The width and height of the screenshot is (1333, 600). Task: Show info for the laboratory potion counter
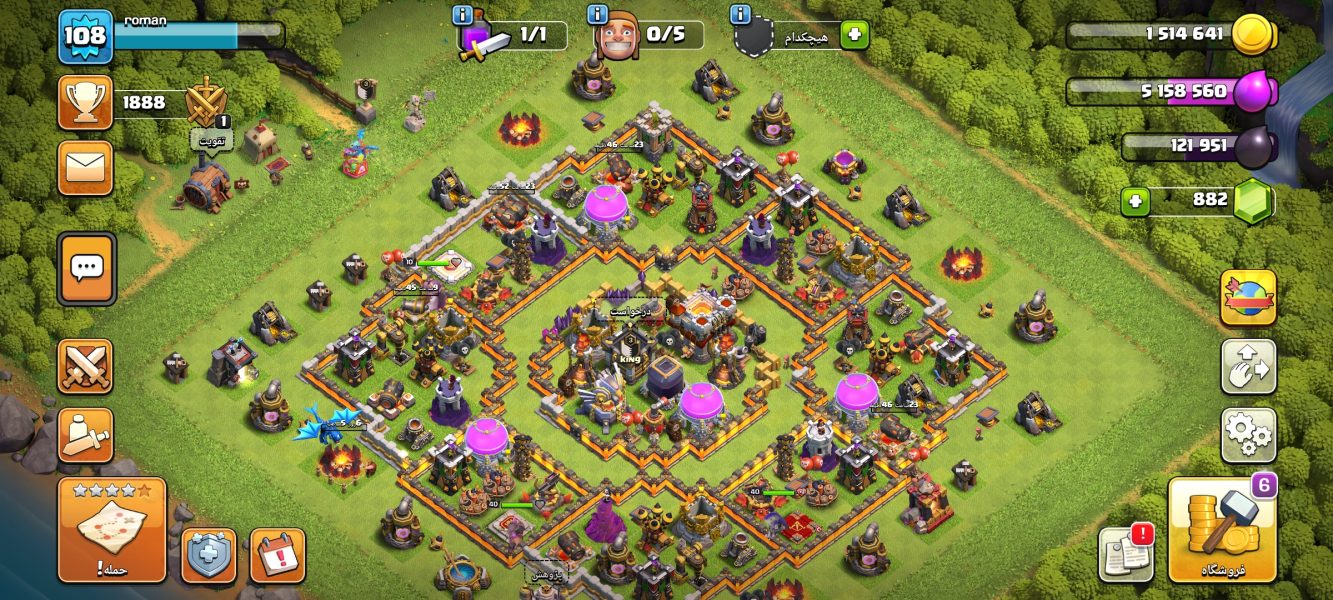pyautogui.click(x=463, y=15)
